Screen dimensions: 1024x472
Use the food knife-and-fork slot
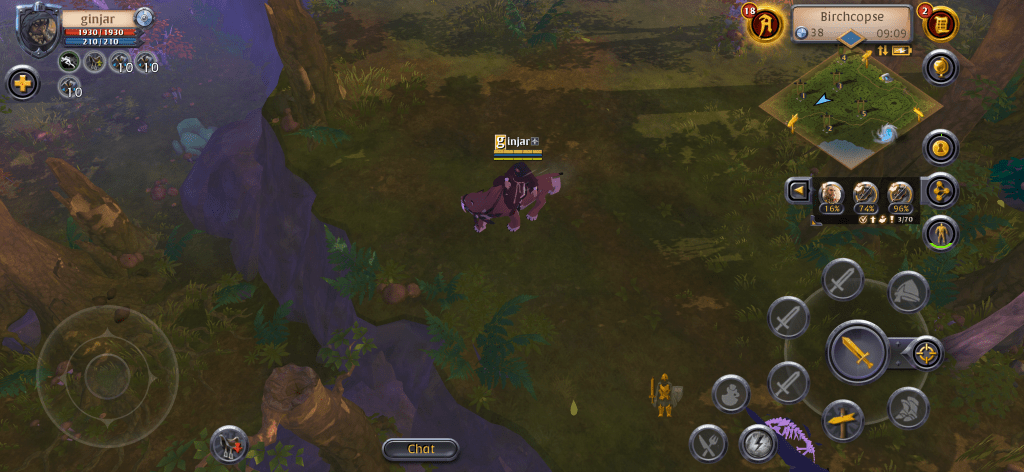[x=708, y=443]
